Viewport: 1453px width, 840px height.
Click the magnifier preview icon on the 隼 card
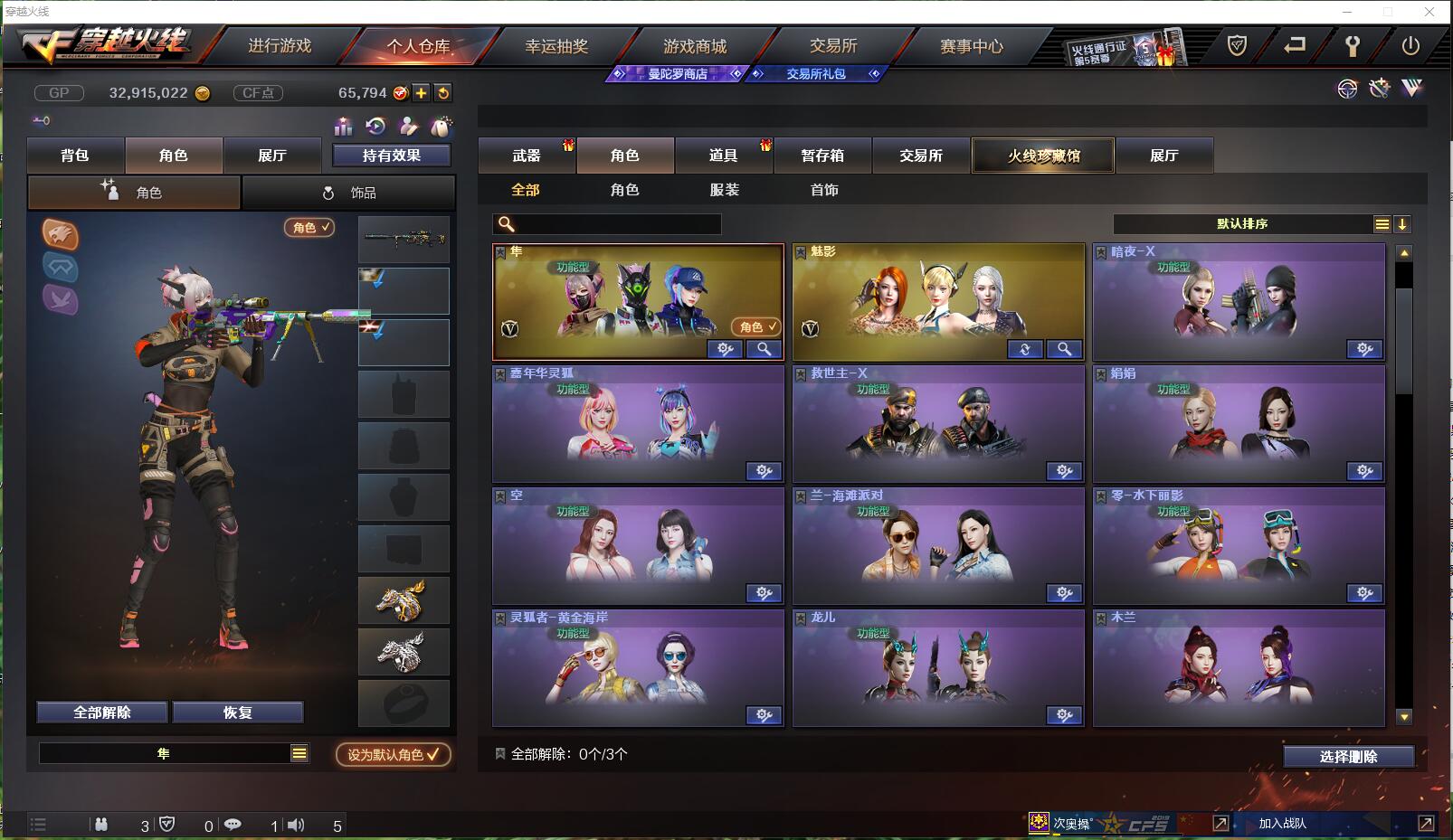[x=763, y=349]
